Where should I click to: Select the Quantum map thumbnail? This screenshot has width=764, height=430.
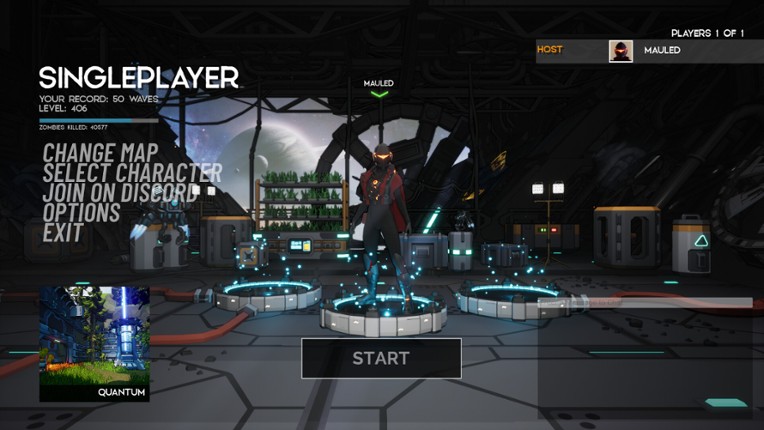(94, 344)
